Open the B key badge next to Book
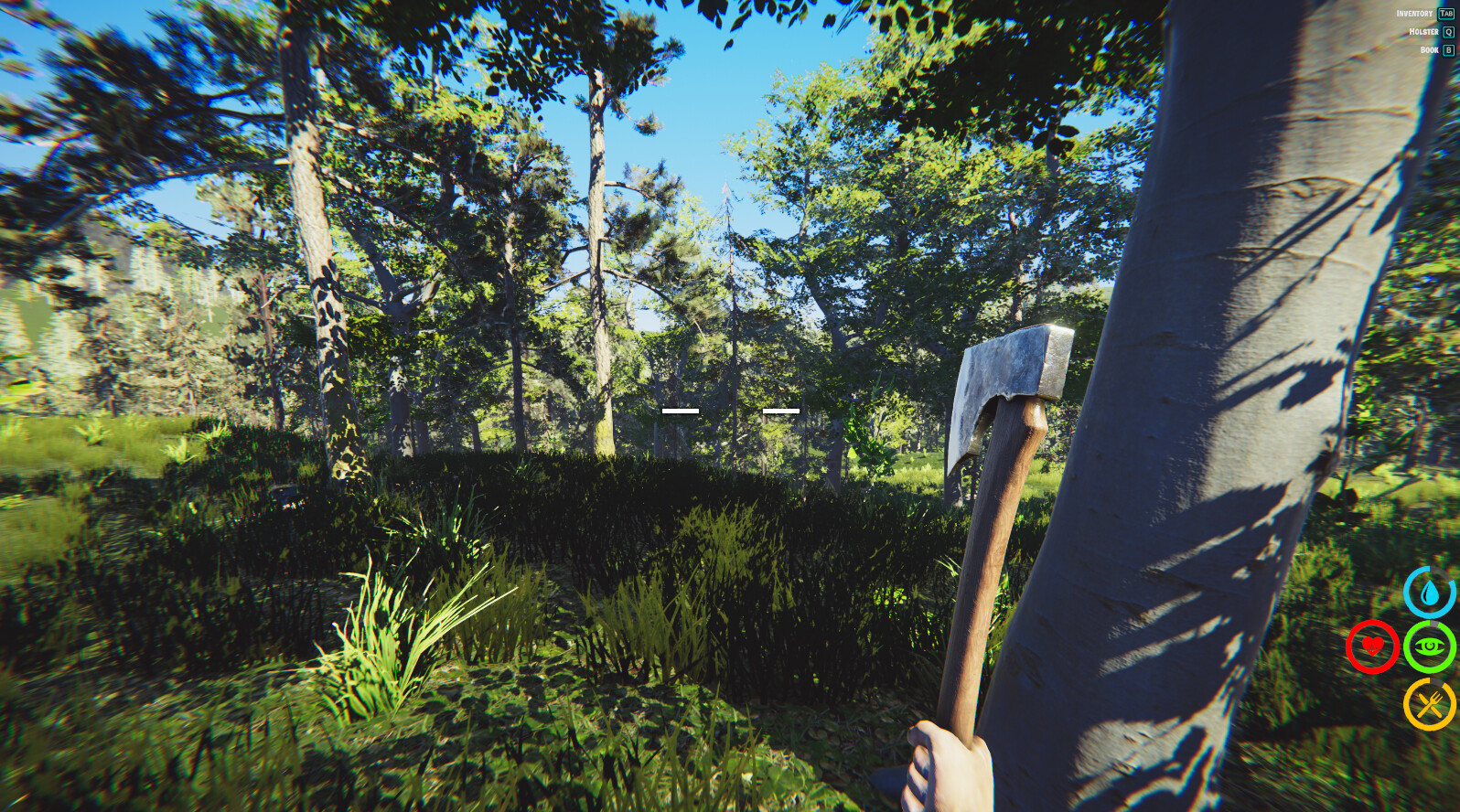 tap(1449, 49)
